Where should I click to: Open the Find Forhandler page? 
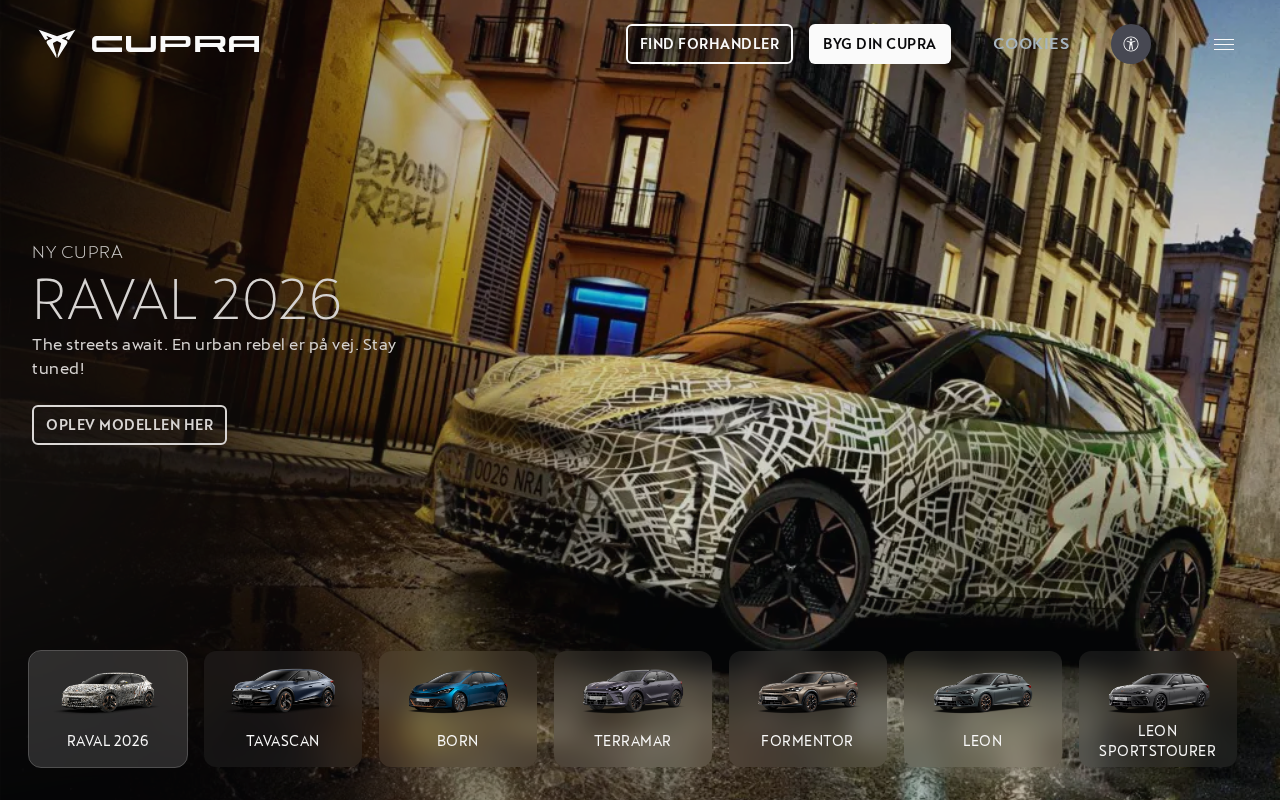[709, 44]
